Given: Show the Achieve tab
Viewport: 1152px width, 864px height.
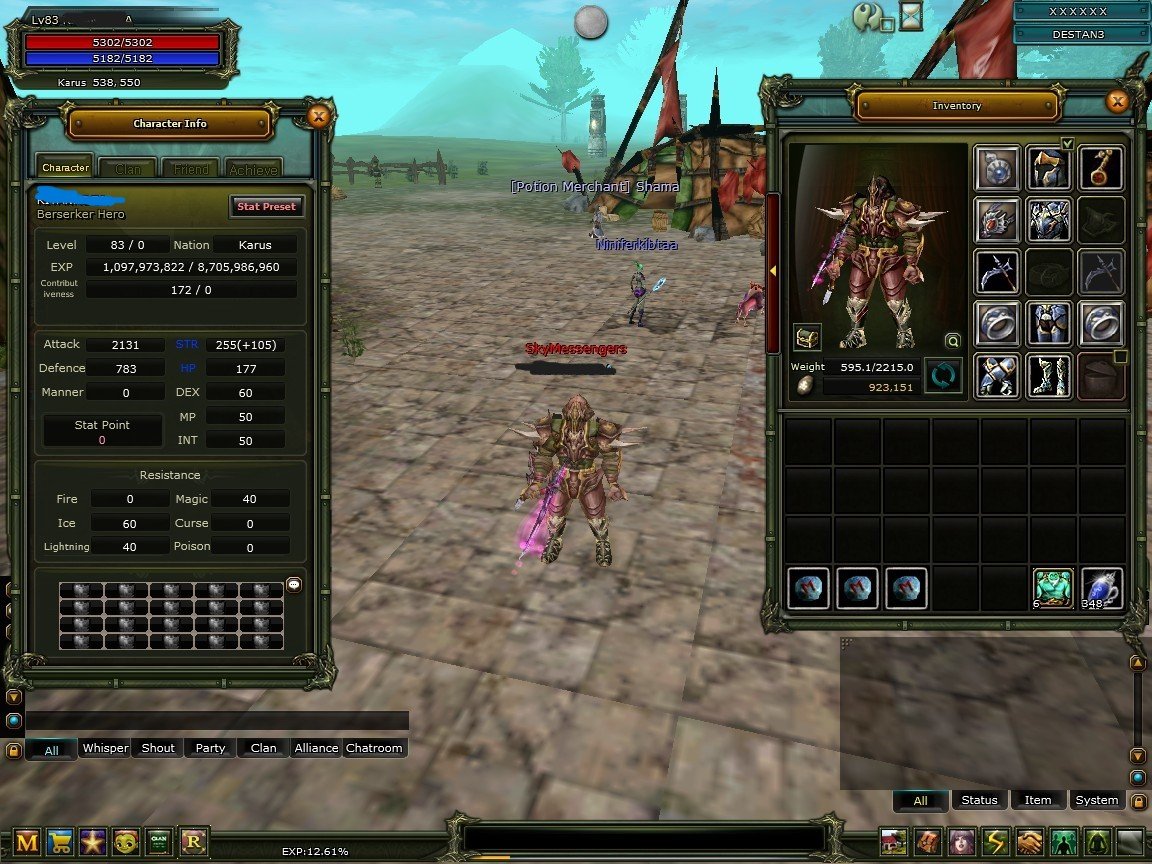Looking at the screenshot, I should click(253, 169).
